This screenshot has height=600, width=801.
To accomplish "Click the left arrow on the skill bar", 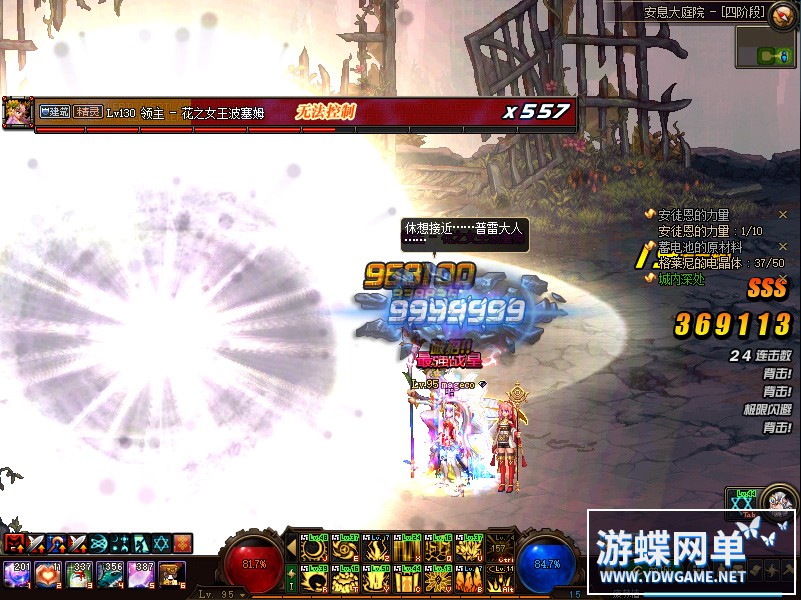I will 293,549.
